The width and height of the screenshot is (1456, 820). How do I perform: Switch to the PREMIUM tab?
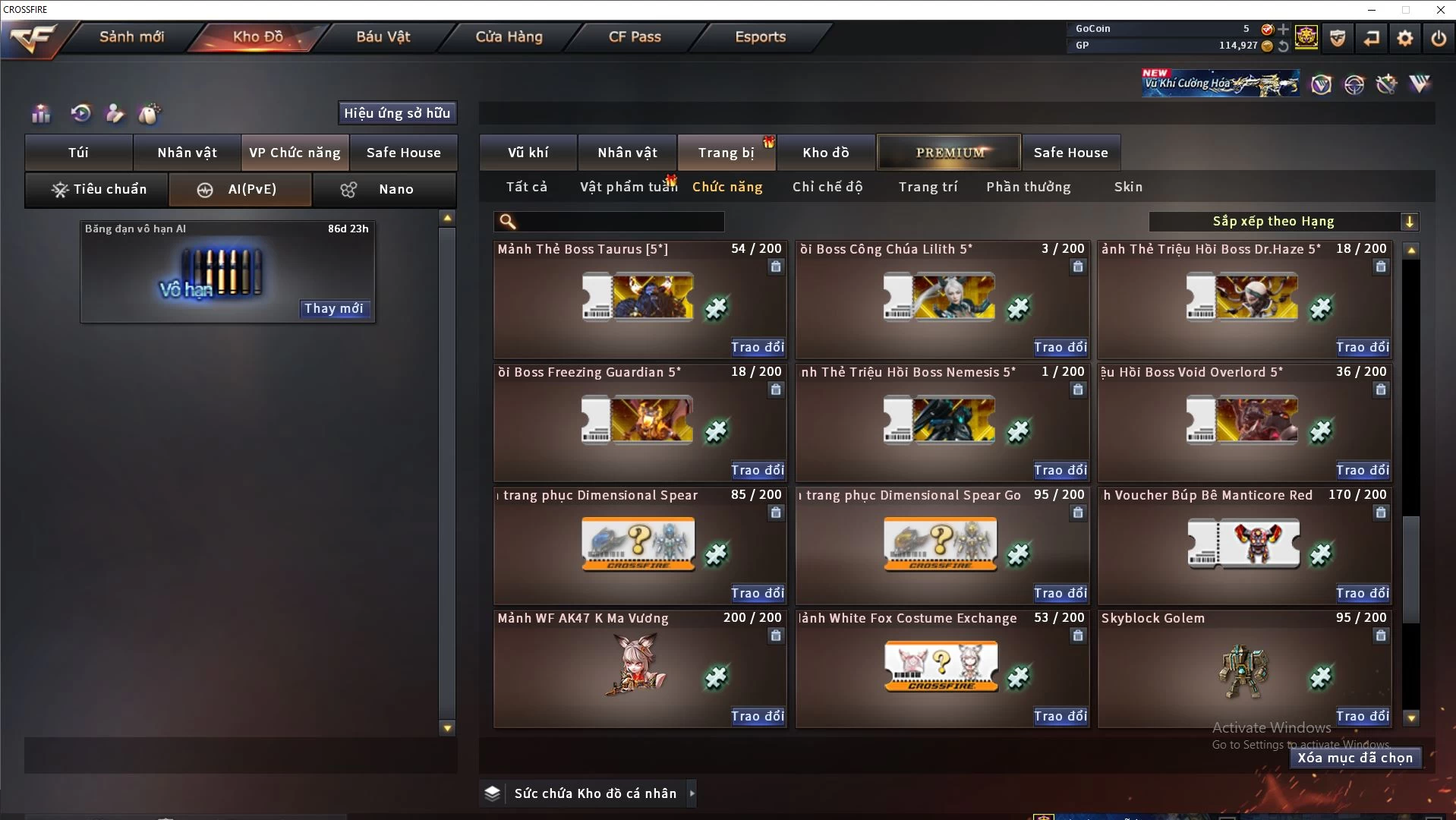pos(949,153)
